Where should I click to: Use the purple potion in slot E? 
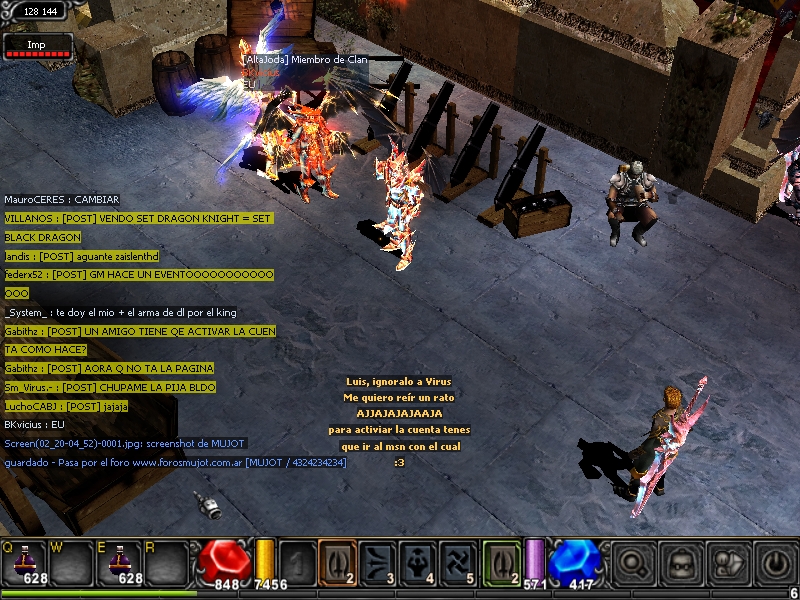tap(121, 561)
